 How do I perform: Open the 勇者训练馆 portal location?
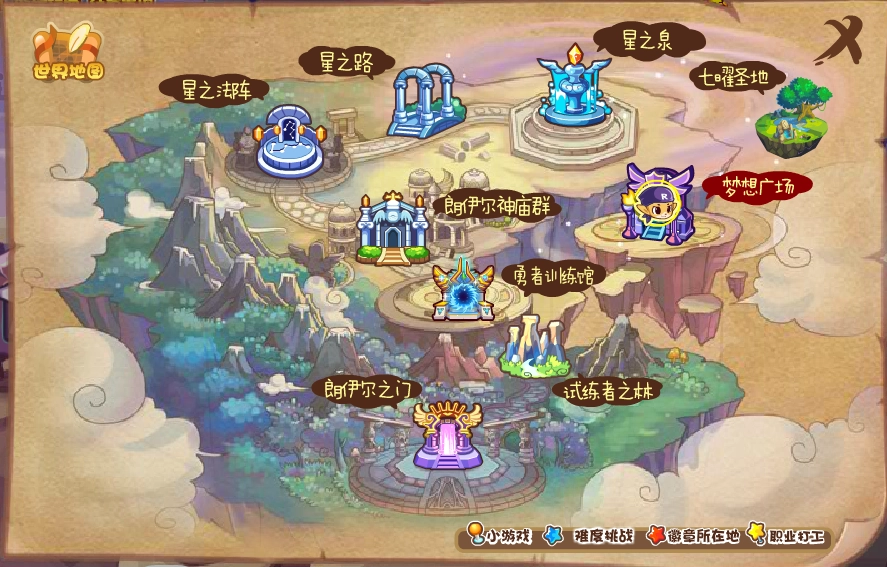(x=462, y=291)
